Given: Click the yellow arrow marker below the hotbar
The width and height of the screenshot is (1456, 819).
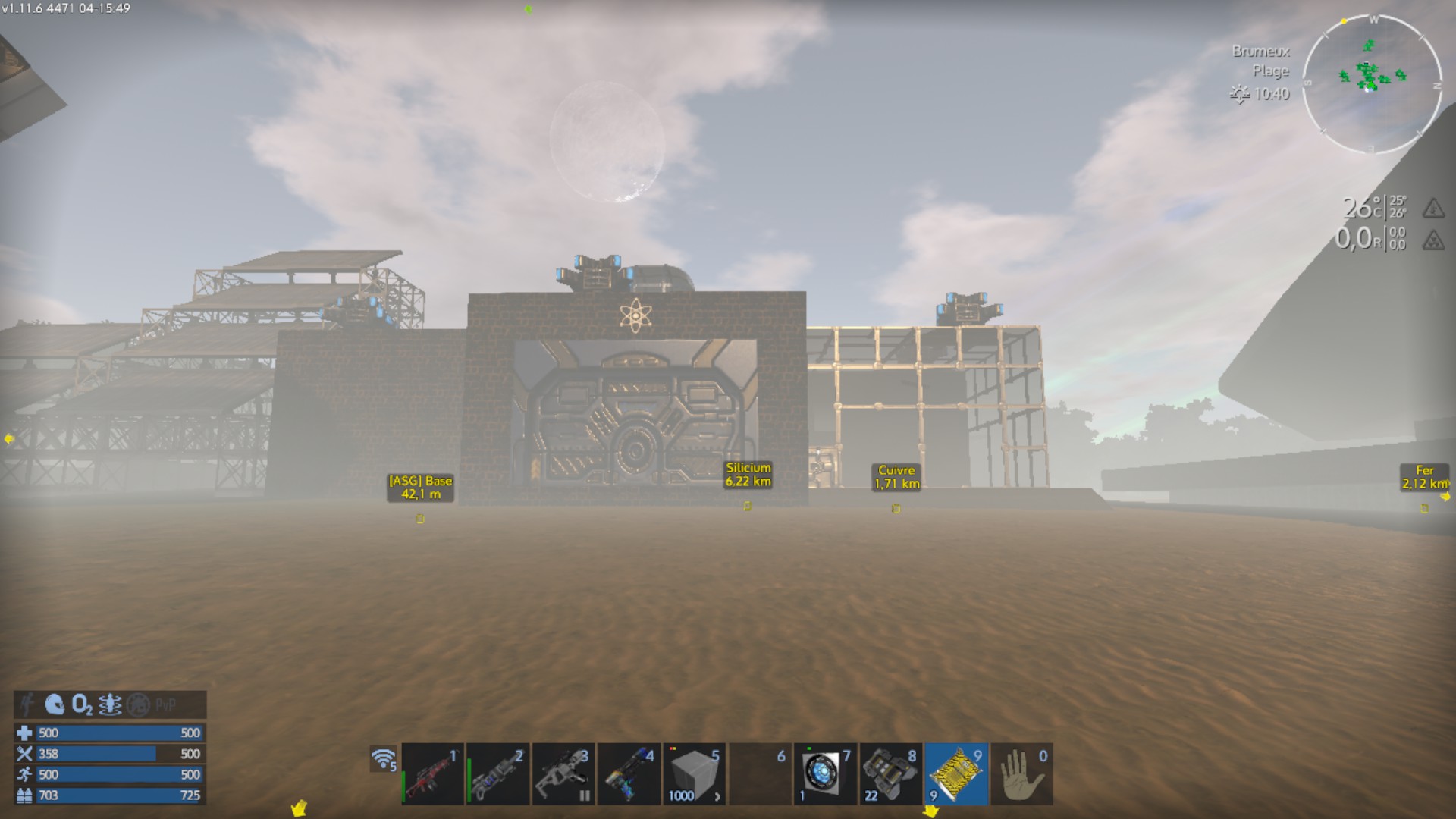Looking at the screenshot, I should click(x=931, y=811).
